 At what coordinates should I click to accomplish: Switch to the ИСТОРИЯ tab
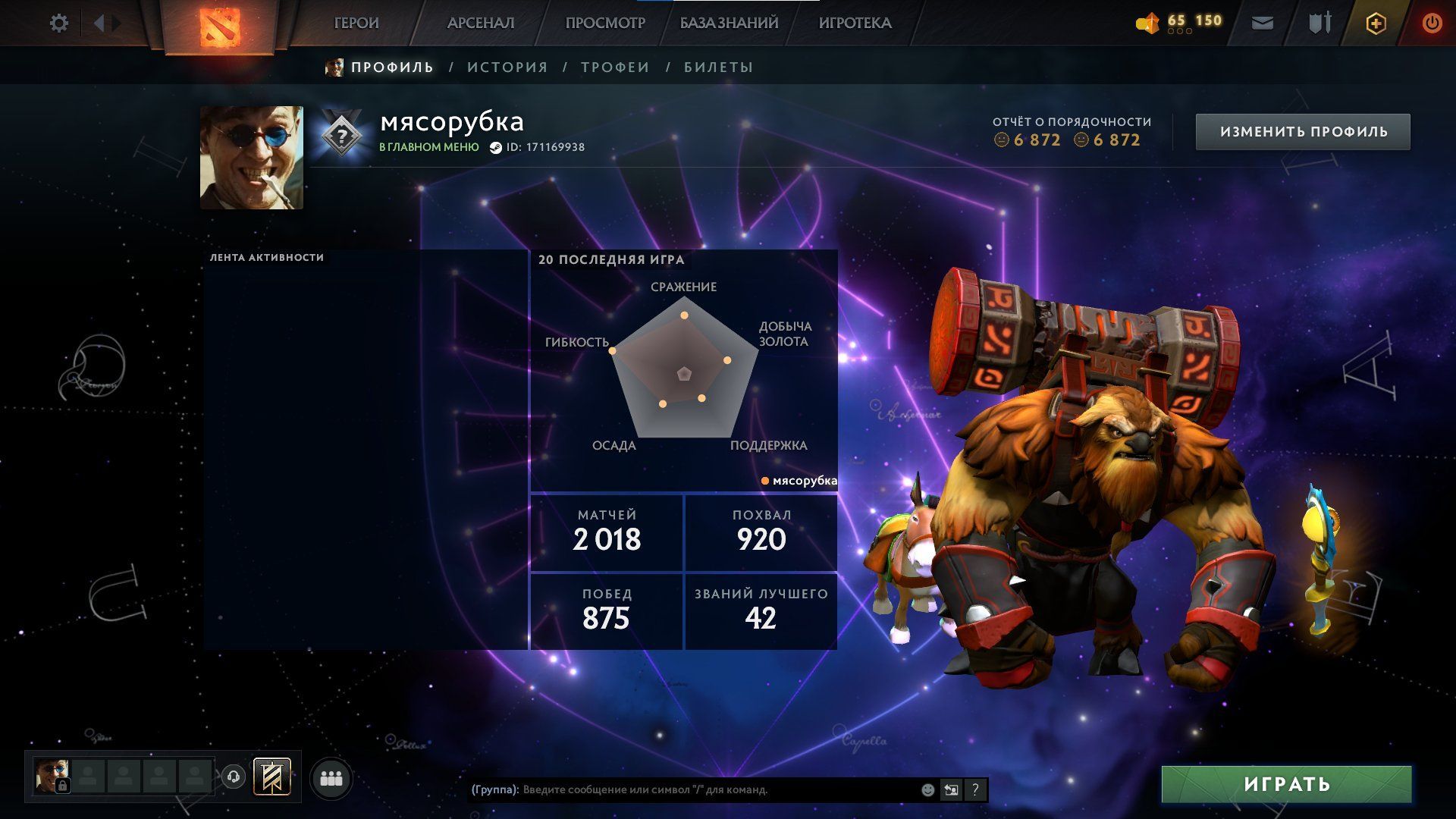point(507,67)
